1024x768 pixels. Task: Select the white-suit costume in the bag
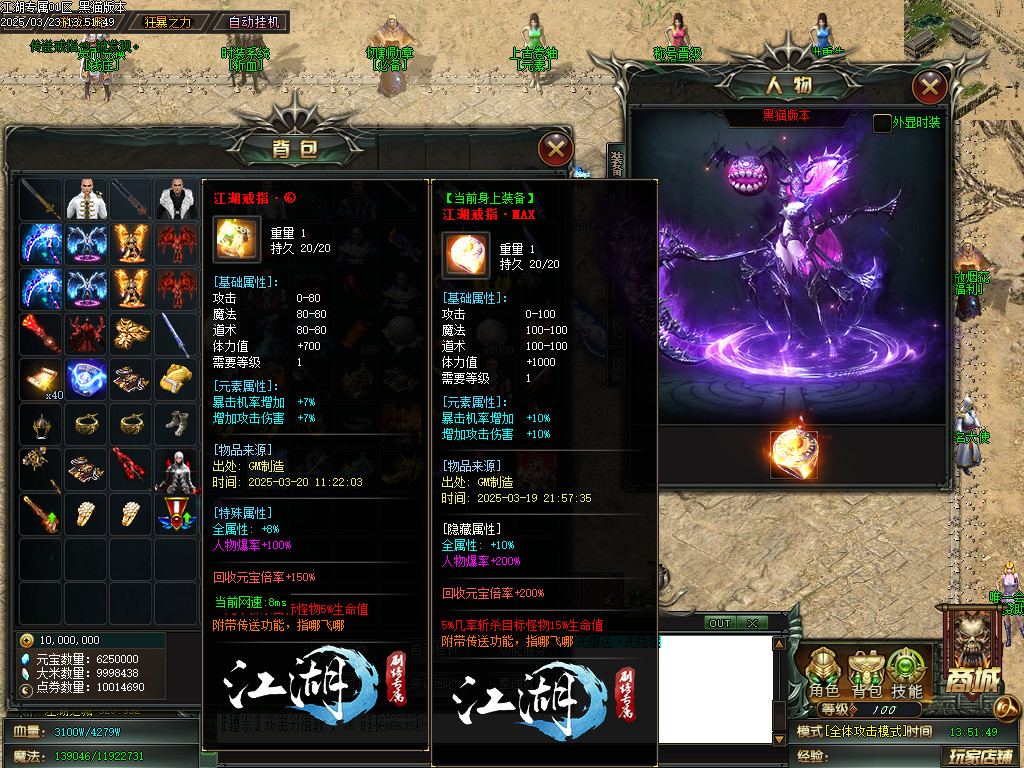click(x=87, y=199)
